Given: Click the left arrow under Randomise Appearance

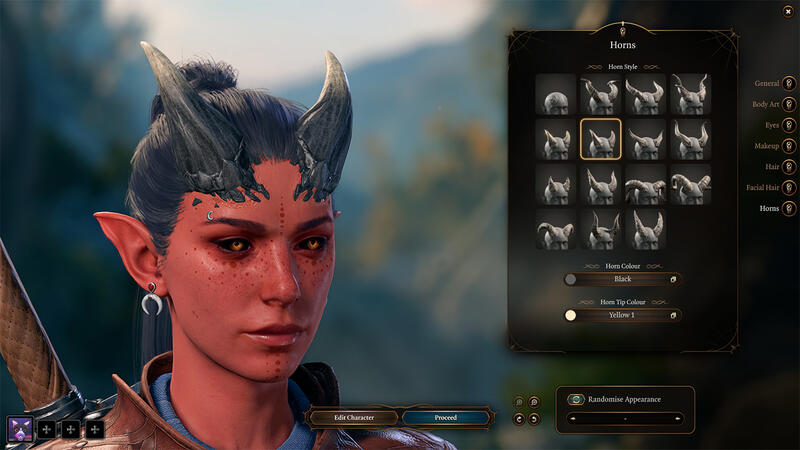Looking at the screenshot, I should pyautogui.click(x=569, y=418).
